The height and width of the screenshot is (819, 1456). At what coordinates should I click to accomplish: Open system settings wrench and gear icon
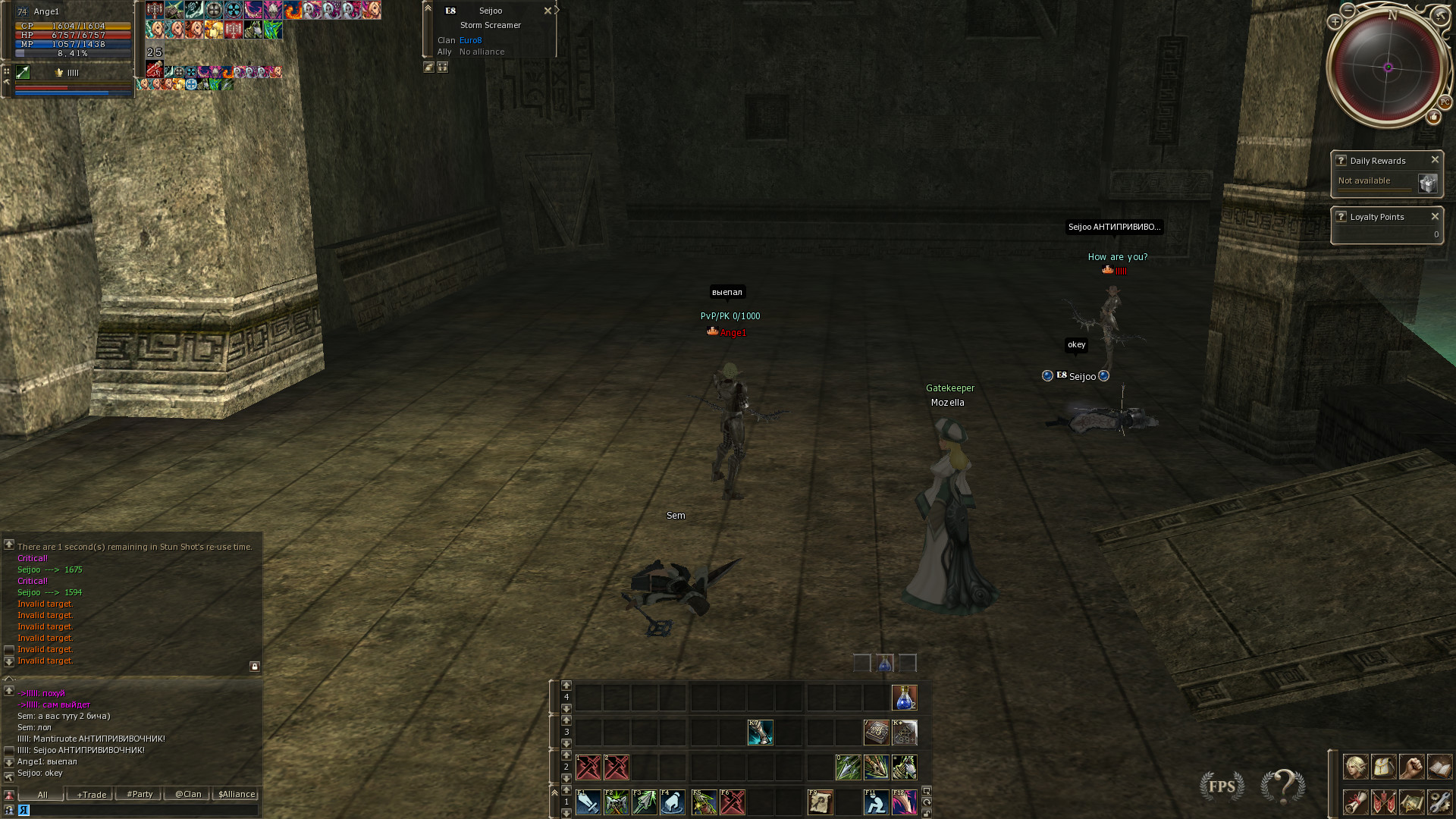tap(1439, 802)
